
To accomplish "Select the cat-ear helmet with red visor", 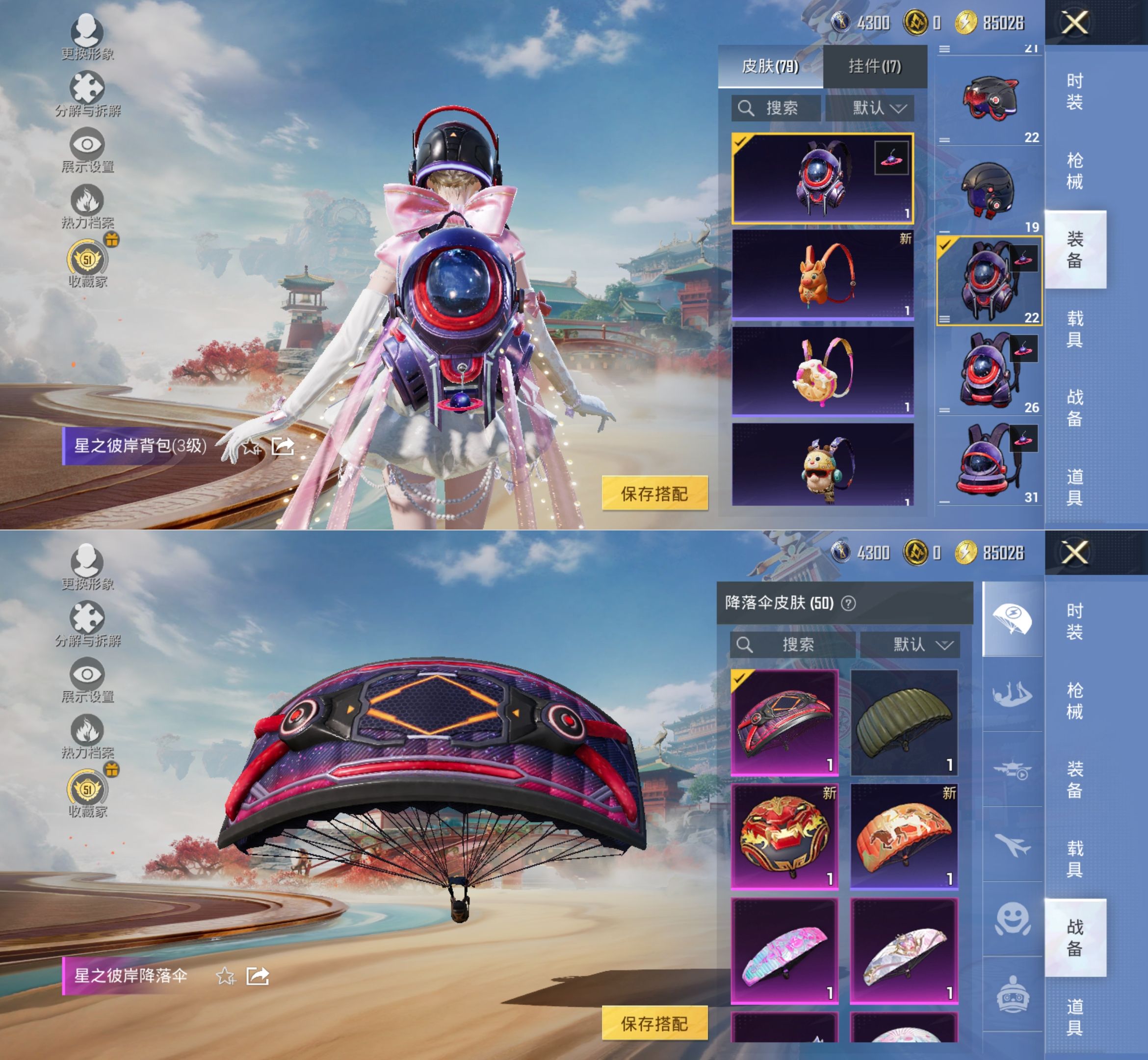I will click(989, 99).
